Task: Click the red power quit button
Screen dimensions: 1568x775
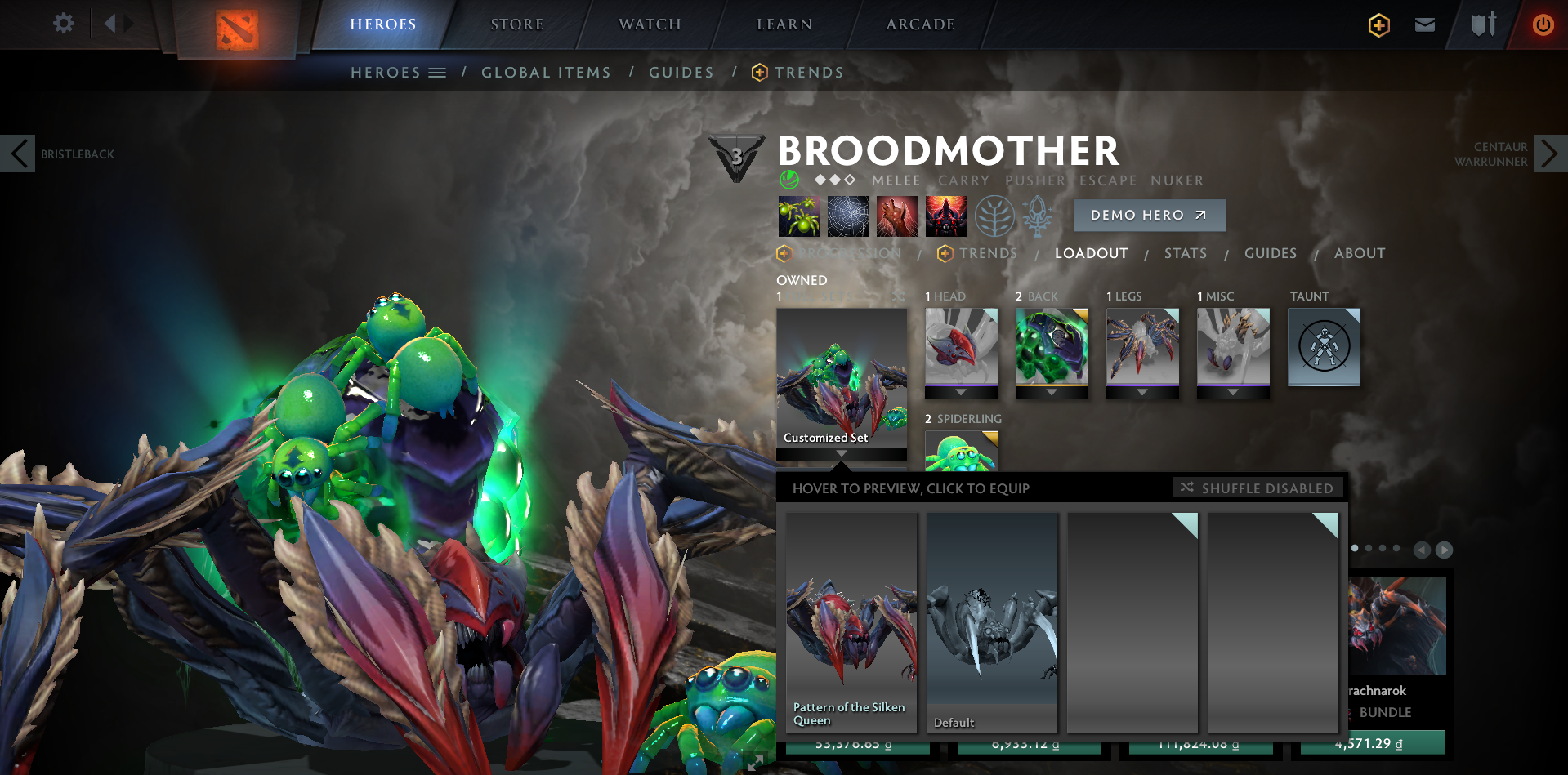Action: point(1543,24)
